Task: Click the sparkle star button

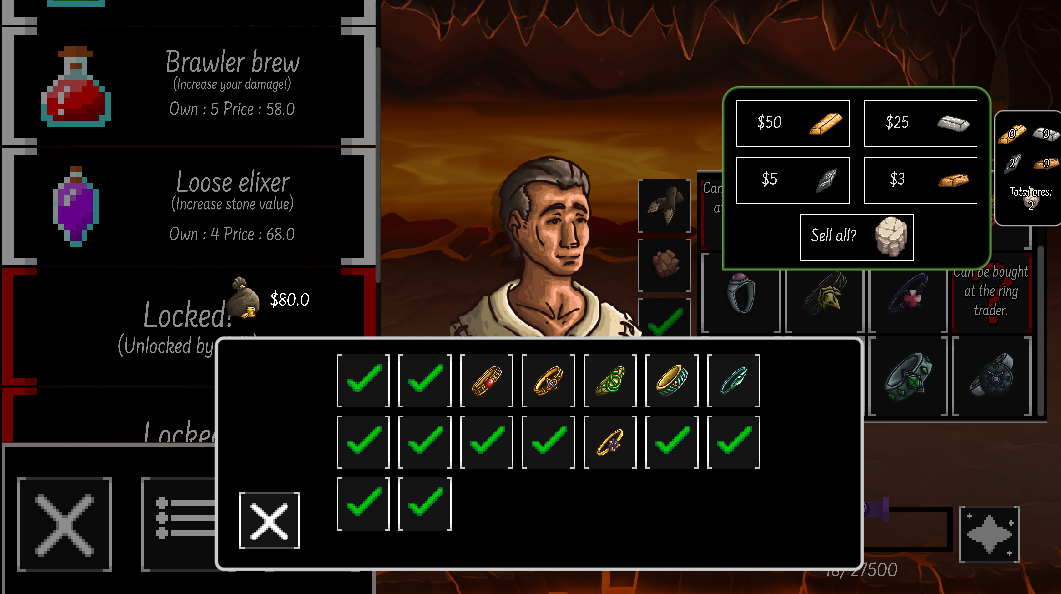Action: (x=989, y=534)
